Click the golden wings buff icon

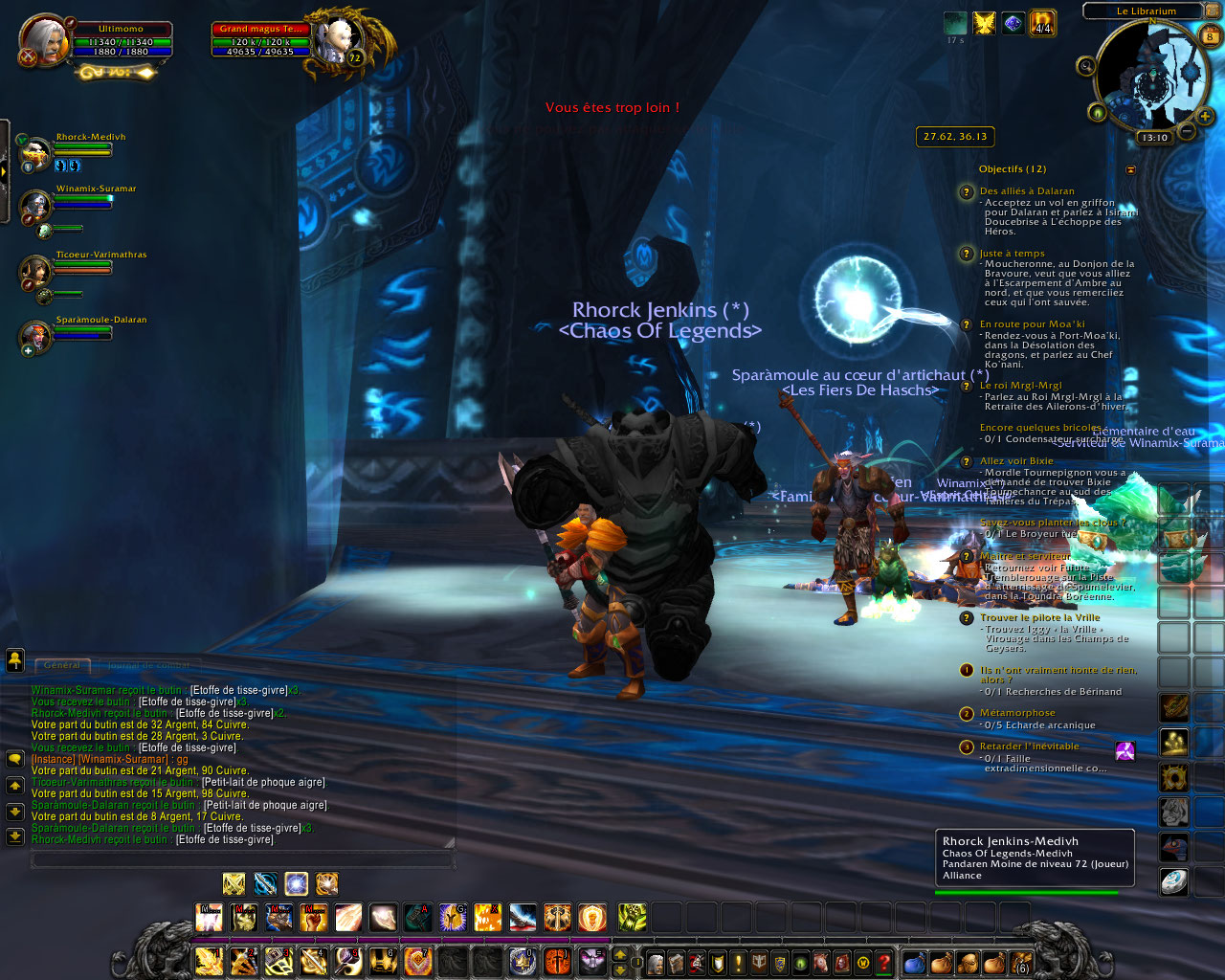coord(984,23)
